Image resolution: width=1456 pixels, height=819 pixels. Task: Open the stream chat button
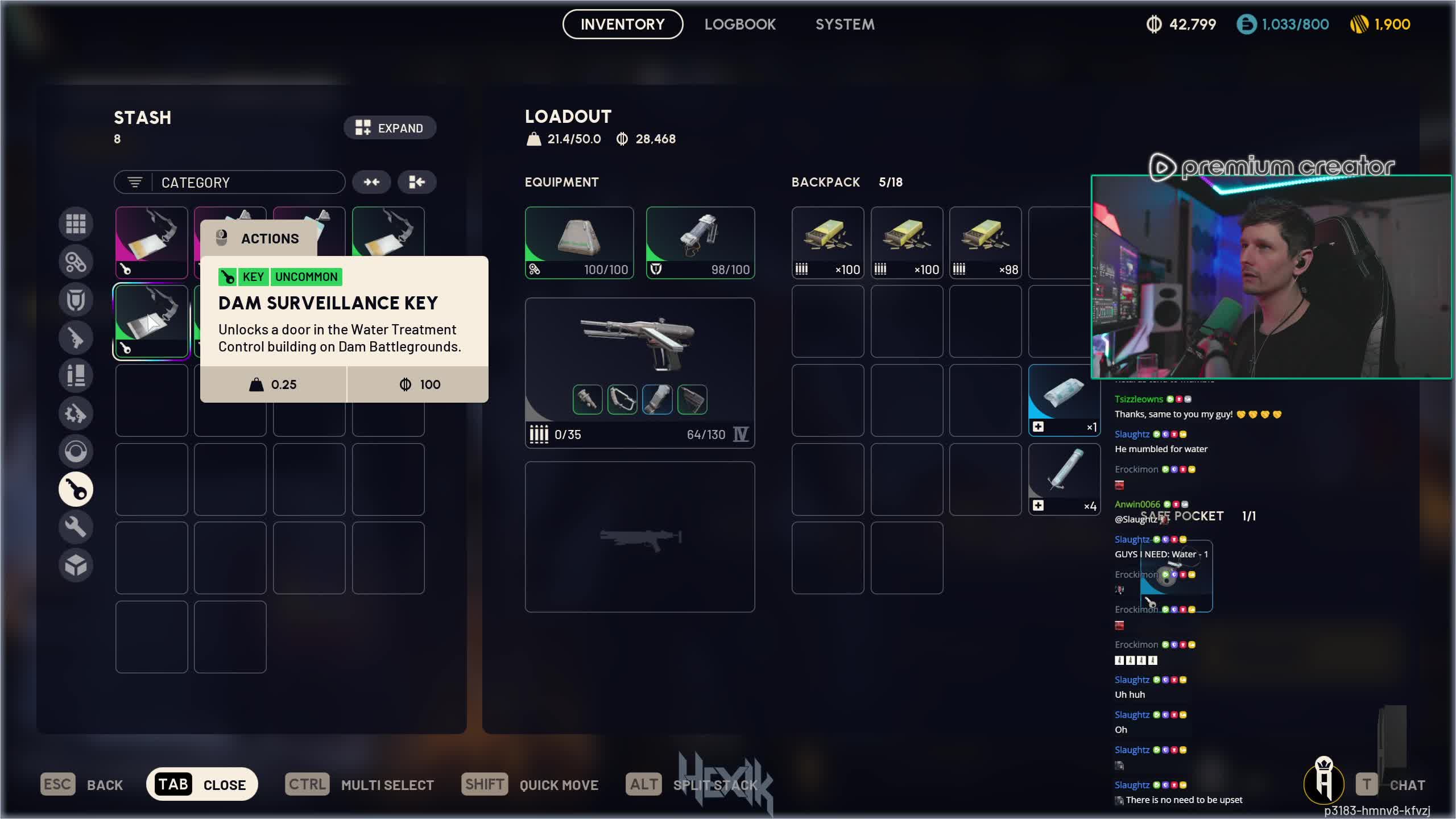point(1391,785)
